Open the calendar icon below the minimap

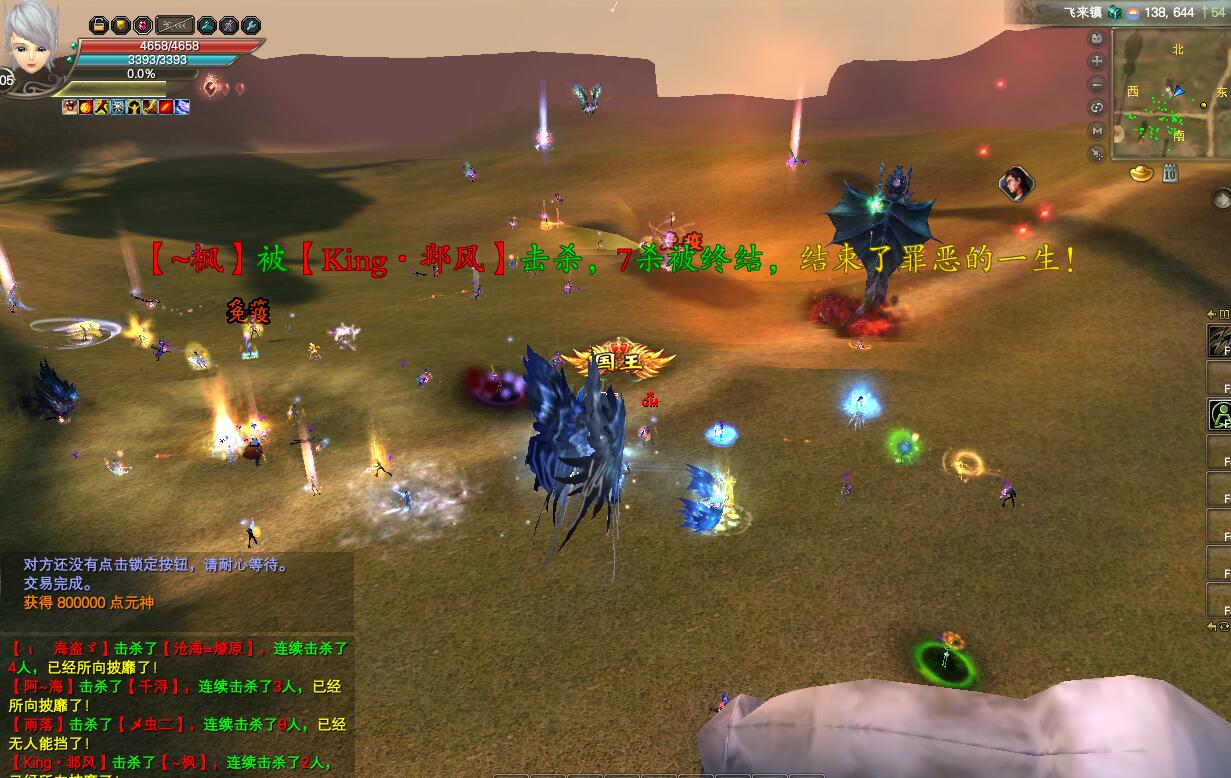point(1169,173)
